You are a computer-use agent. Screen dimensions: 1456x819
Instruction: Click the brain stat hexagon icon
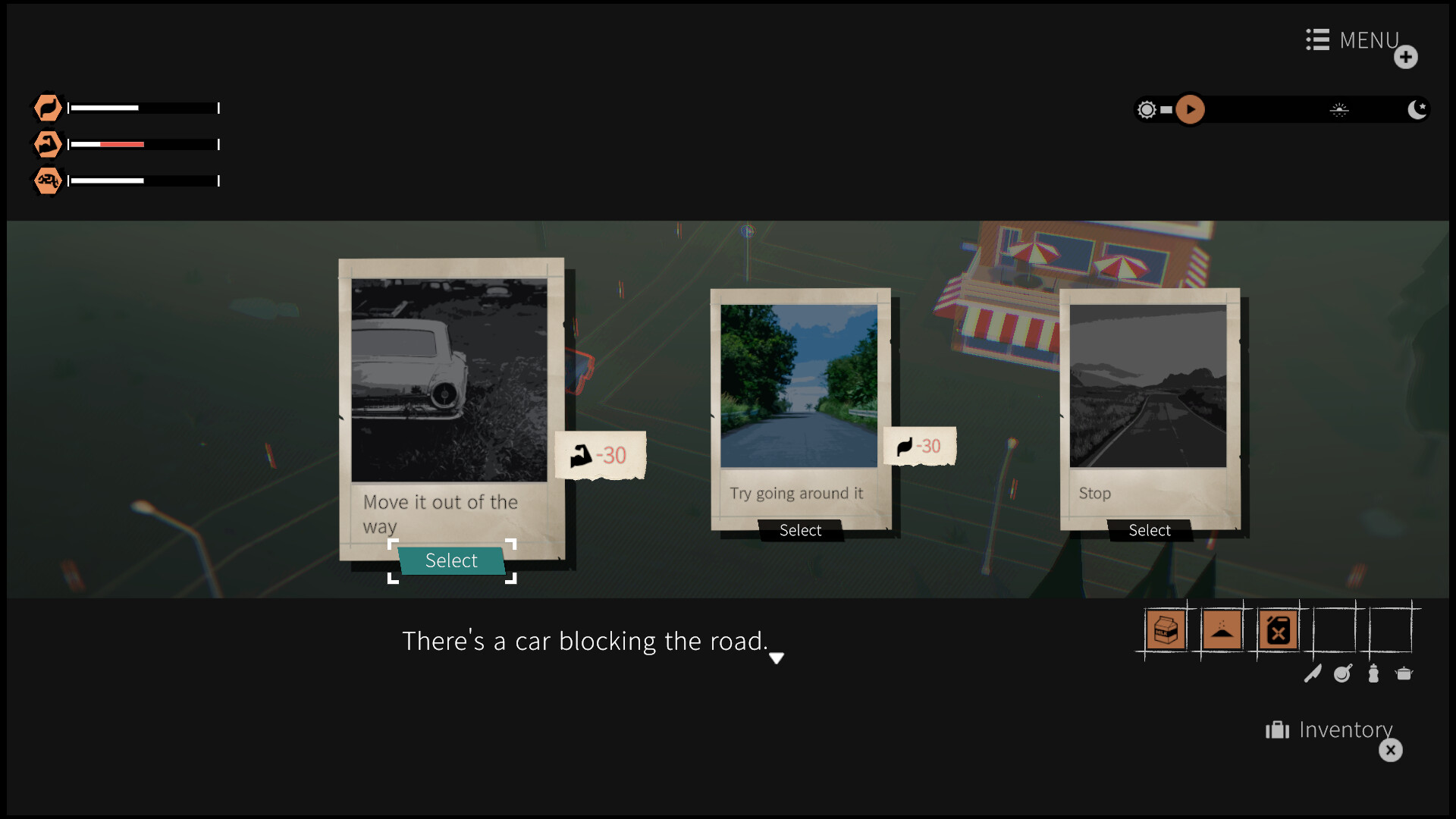(47, 180)
